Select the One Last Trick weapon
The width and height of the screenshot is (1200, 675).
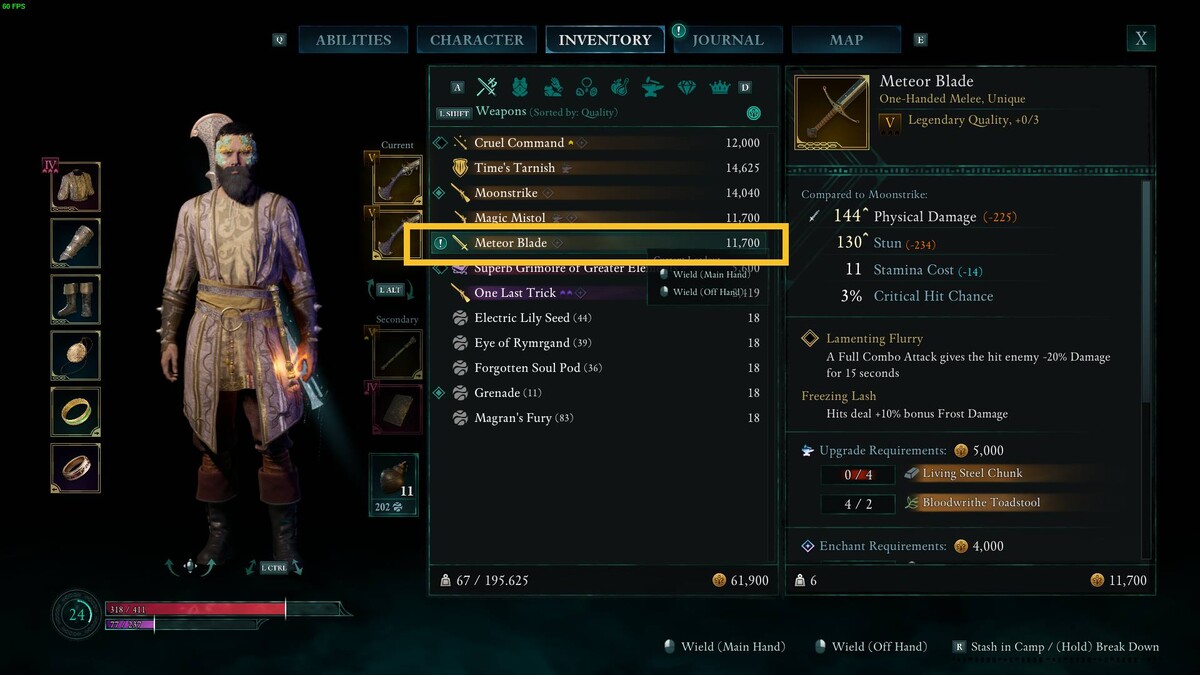click(515, 293)
